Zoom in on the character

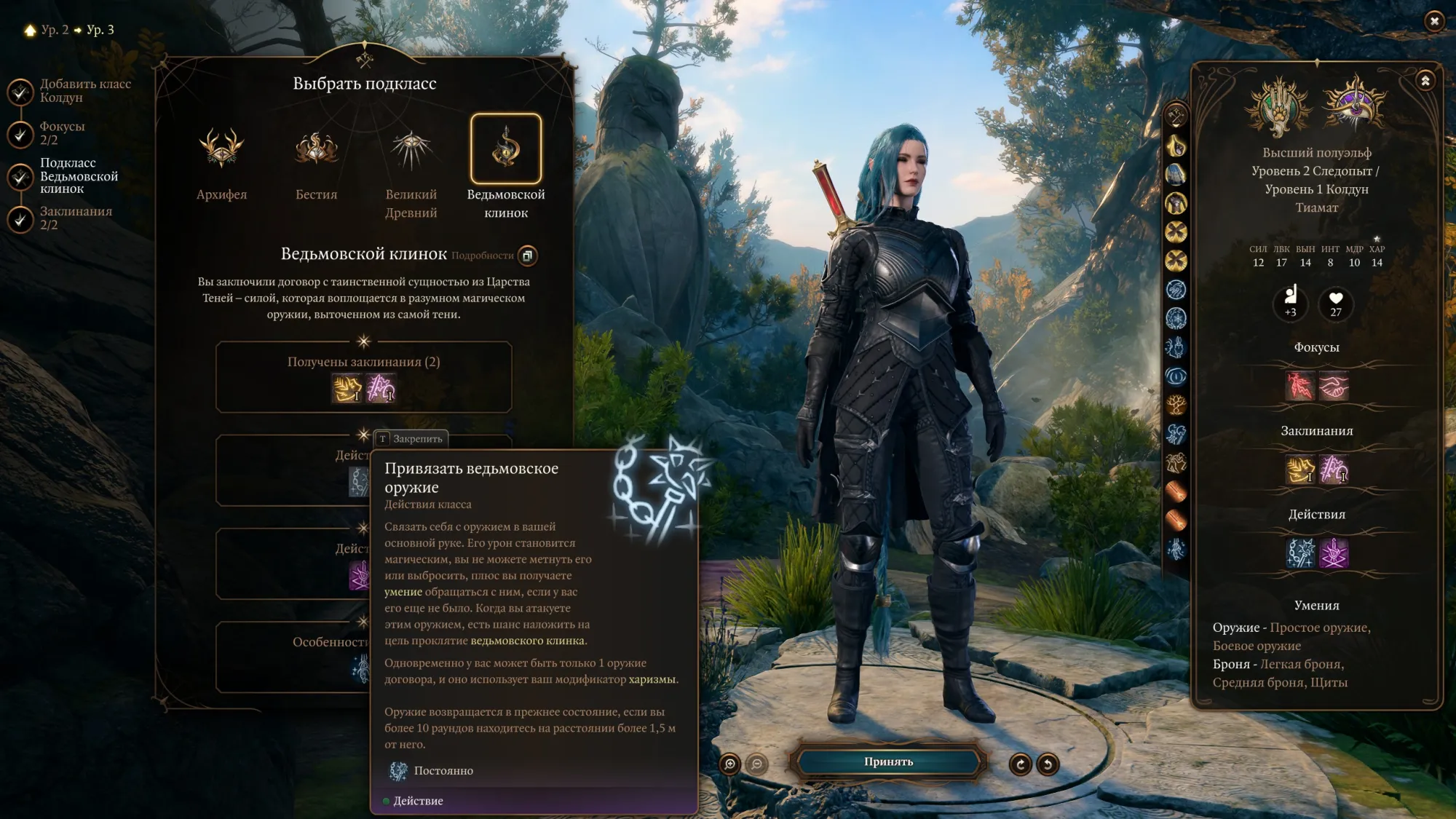[729, 764]
